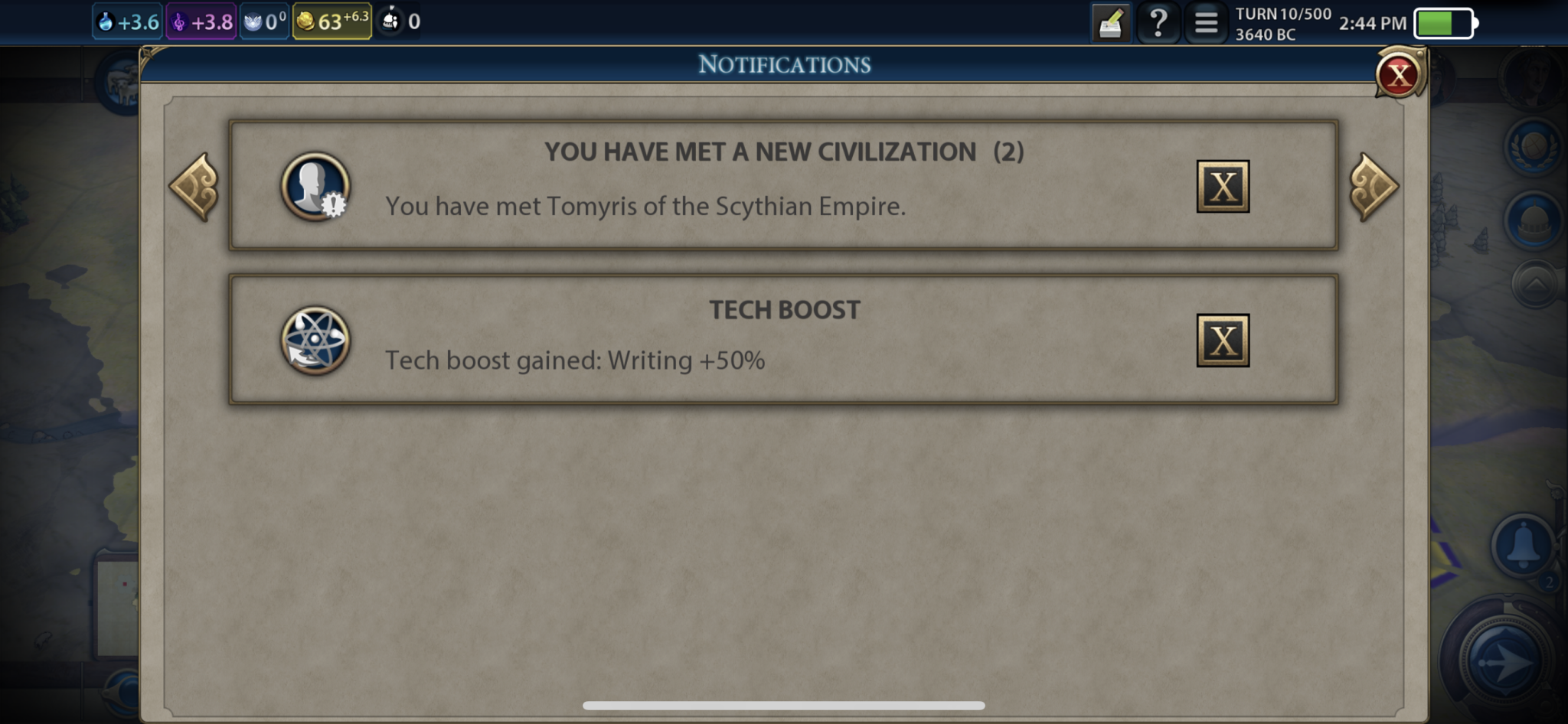The height and width of the screenshot is (724, 1568).
Task: Dismiss the new civilization notification
Action: click(1223, 186)
